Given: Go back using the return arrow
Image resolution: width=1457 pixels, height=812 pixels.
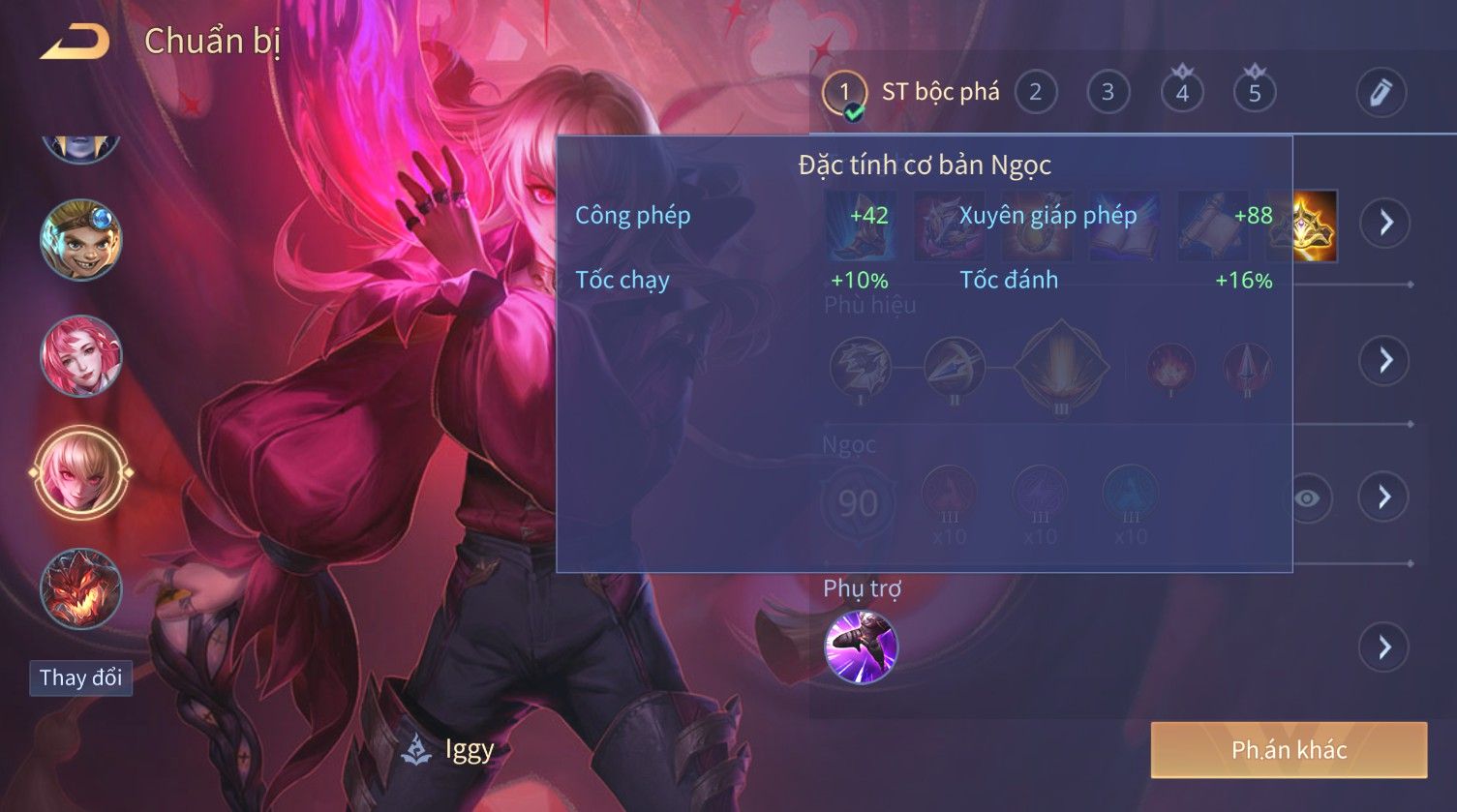Looking at the screenshot, I should click(75, 42).
